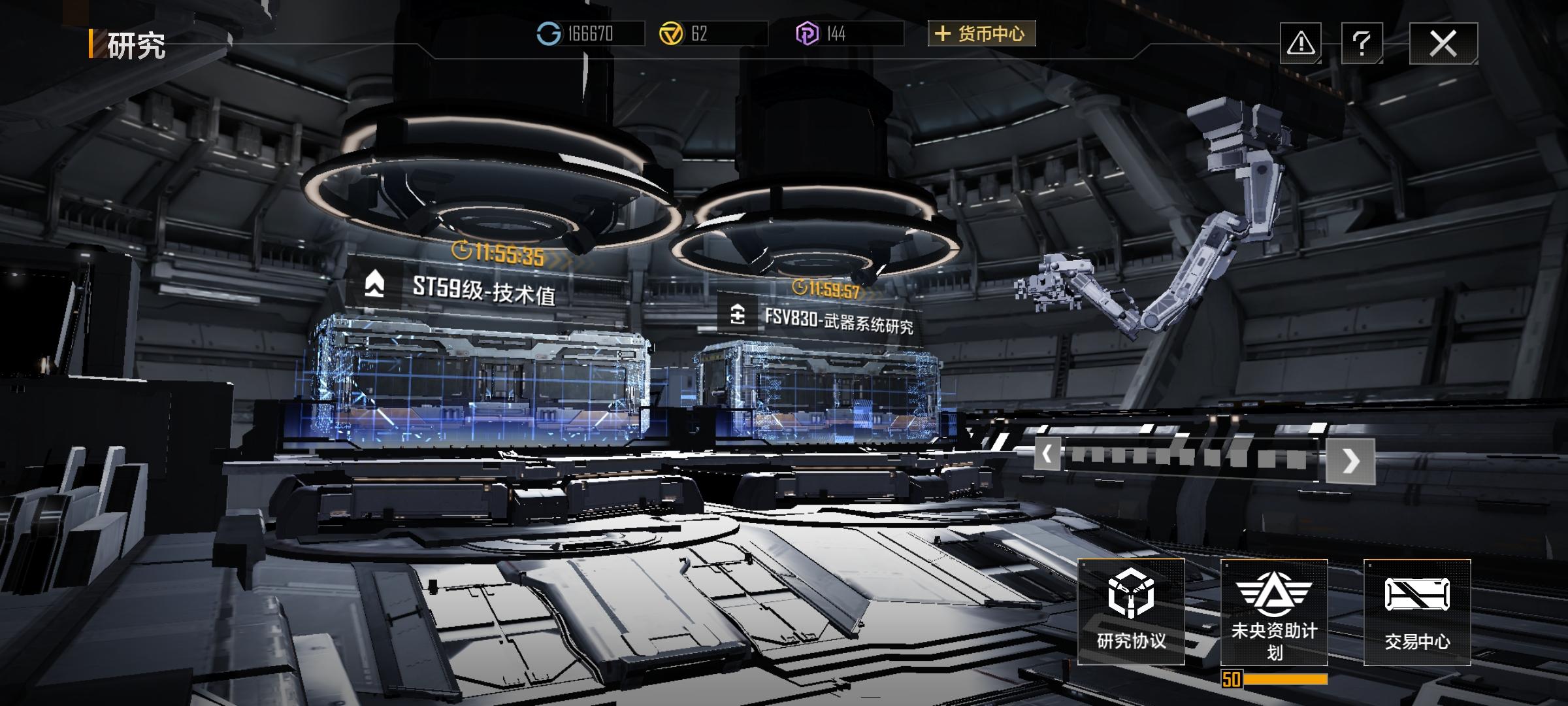This screenshot has width=1568, height=706.
Task: Go to 交易中心 trading center
Action: (x=1417, y=612)
